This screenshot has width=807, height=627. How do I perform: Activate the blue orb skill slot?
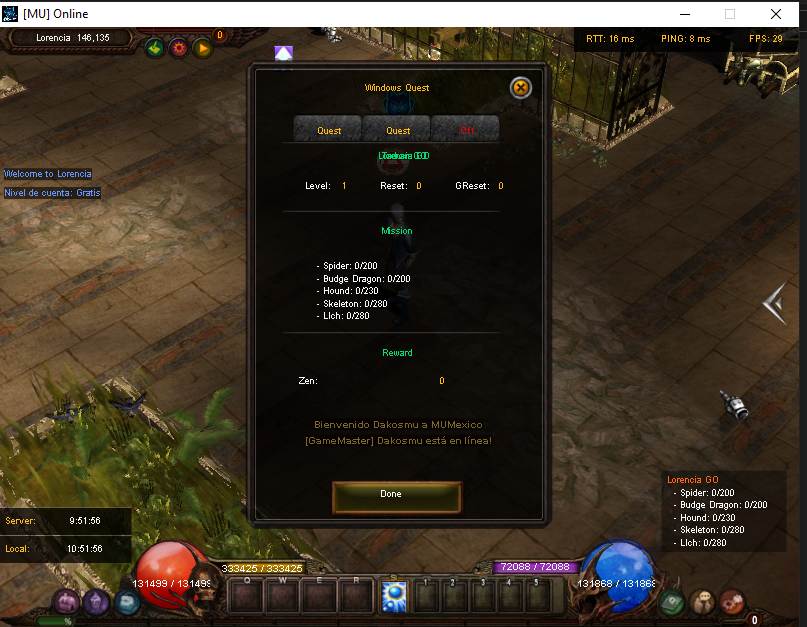pyautogui.click(x=392, y=597)
